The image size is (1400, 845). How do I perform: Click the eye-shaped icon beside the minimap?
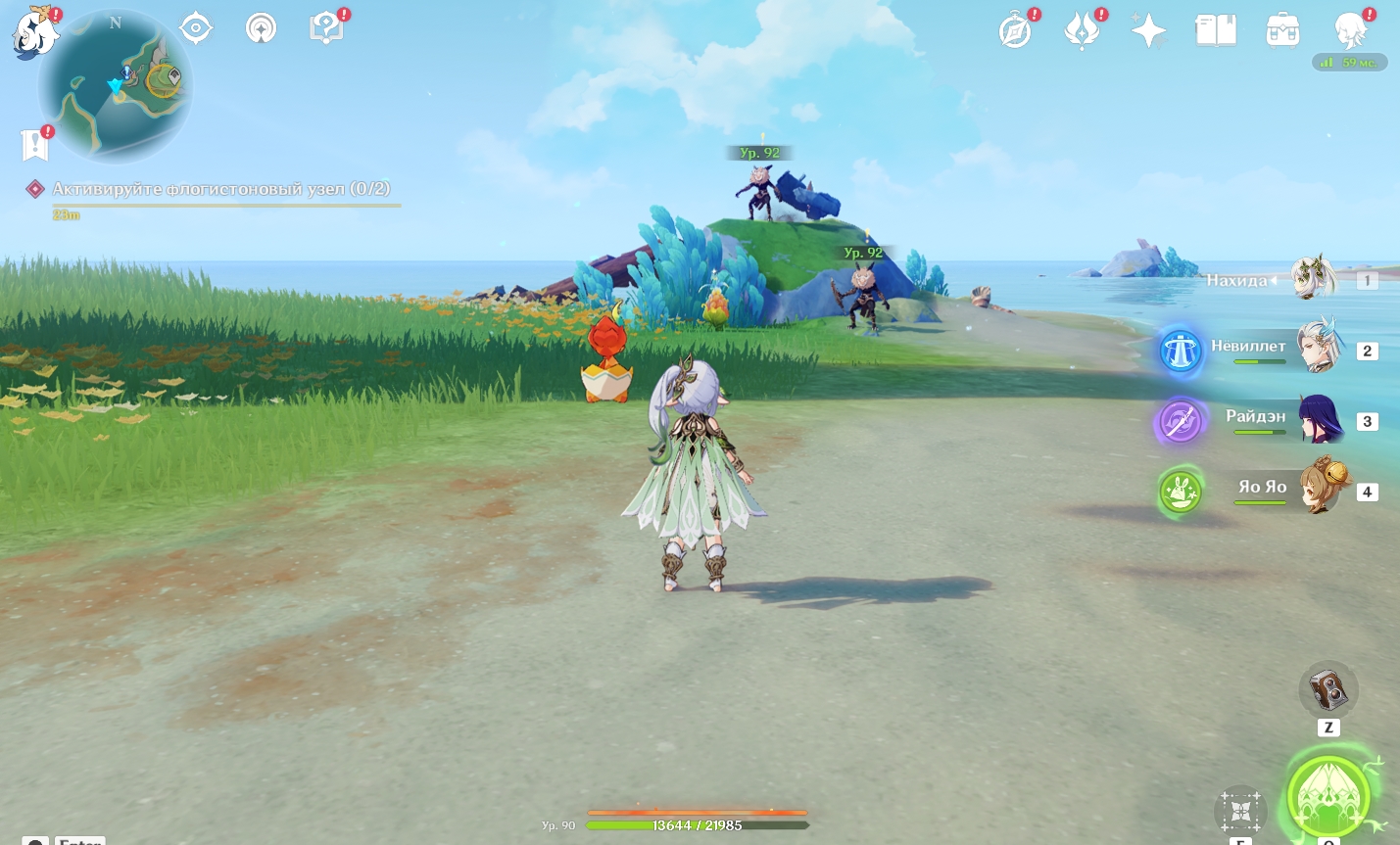[196, 28]
